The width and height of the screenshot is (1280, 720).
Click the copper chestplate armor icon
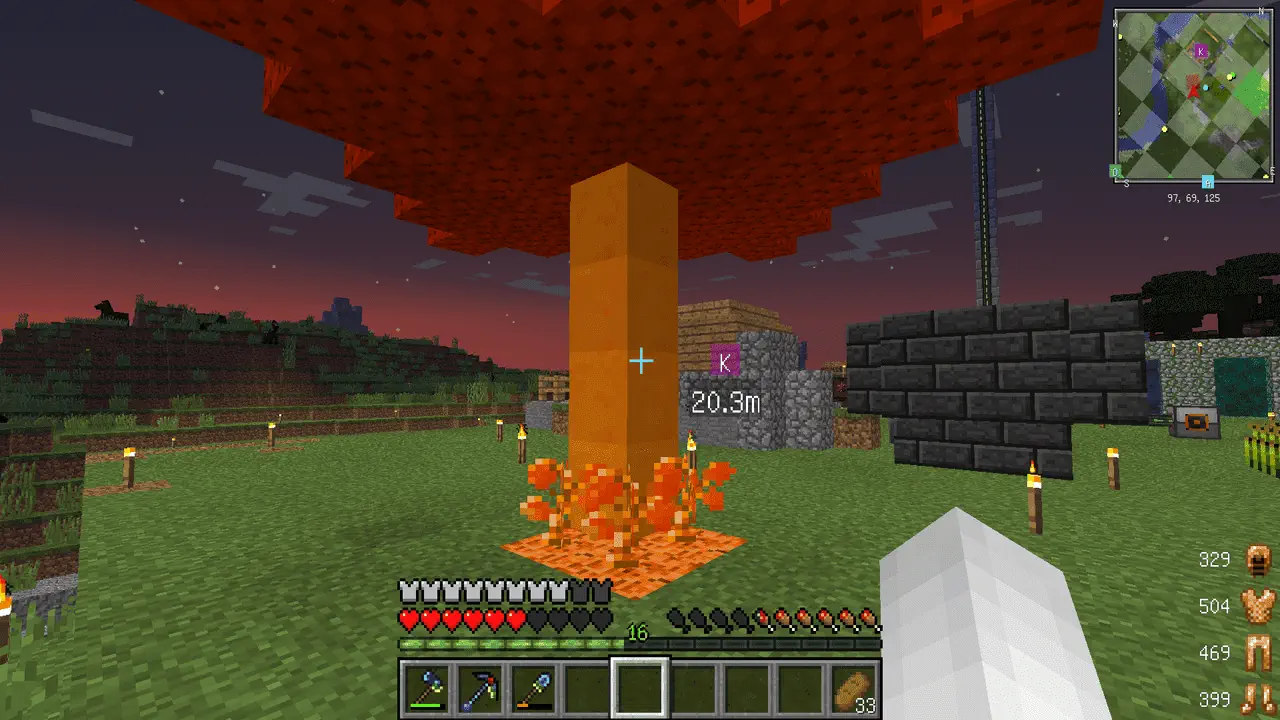[1258, 606]
